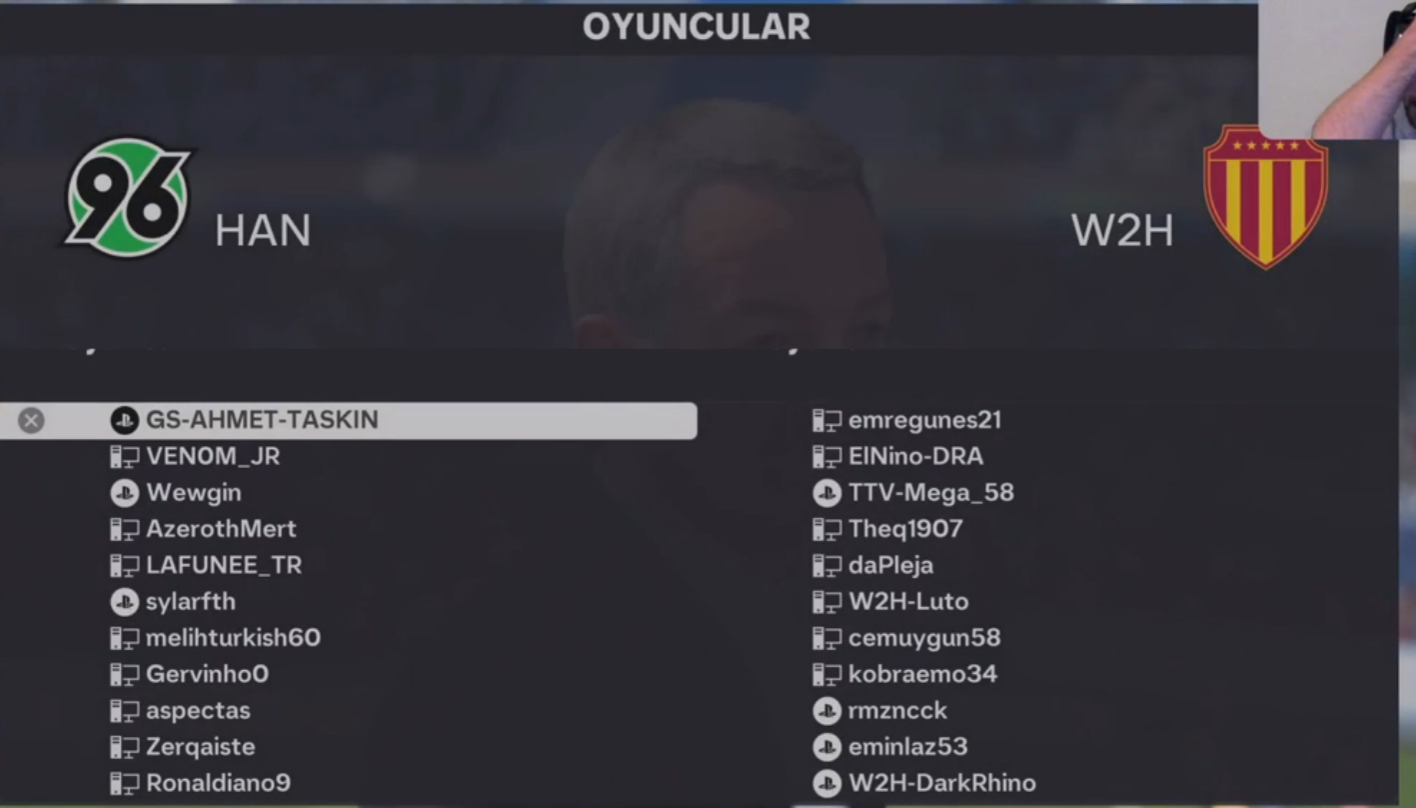Image resolution: width=1416 pixels, height=808 pixels.
Task: Click the X icon beside GS-AHMET-TASKIN
Action: click(x=31, y=420)
